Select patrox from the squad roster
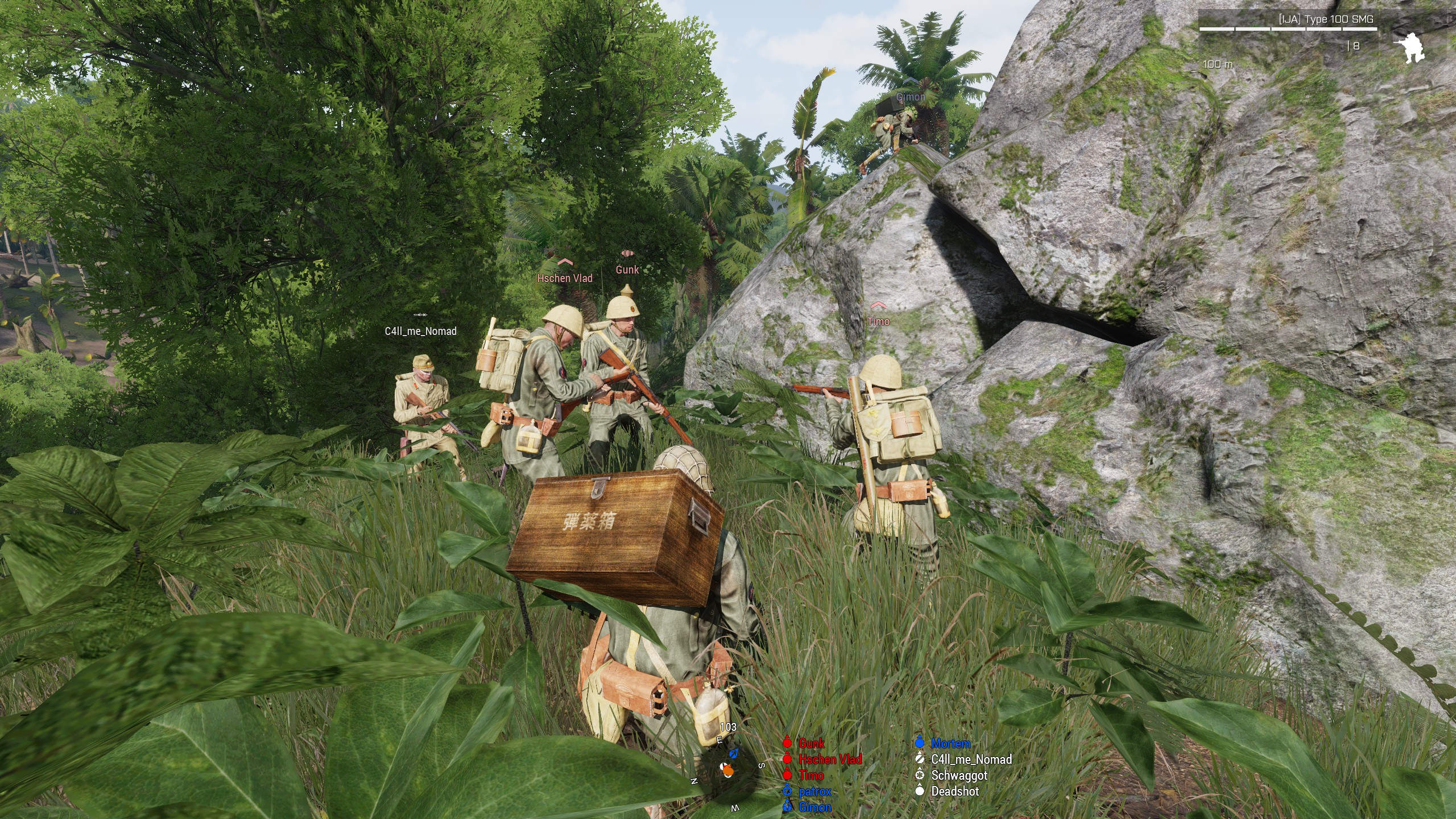This screenshot has width=1456, height=819. 814,791
